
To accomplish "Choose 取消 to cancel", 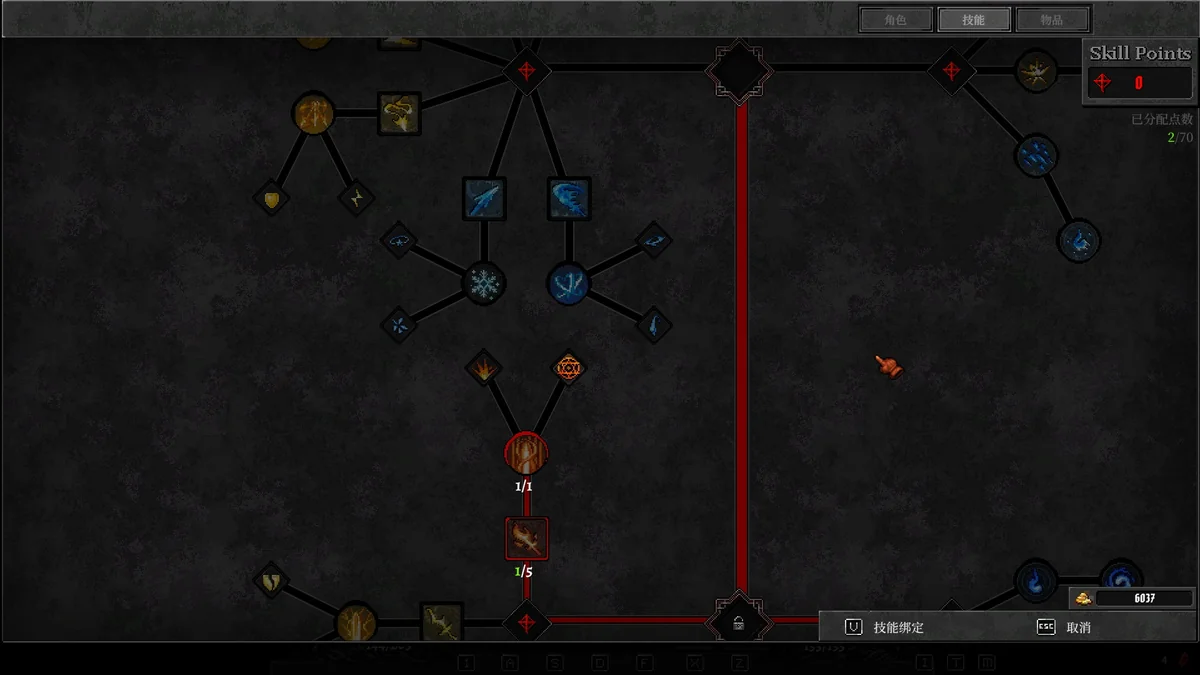I will click(x=1065, y=627).
